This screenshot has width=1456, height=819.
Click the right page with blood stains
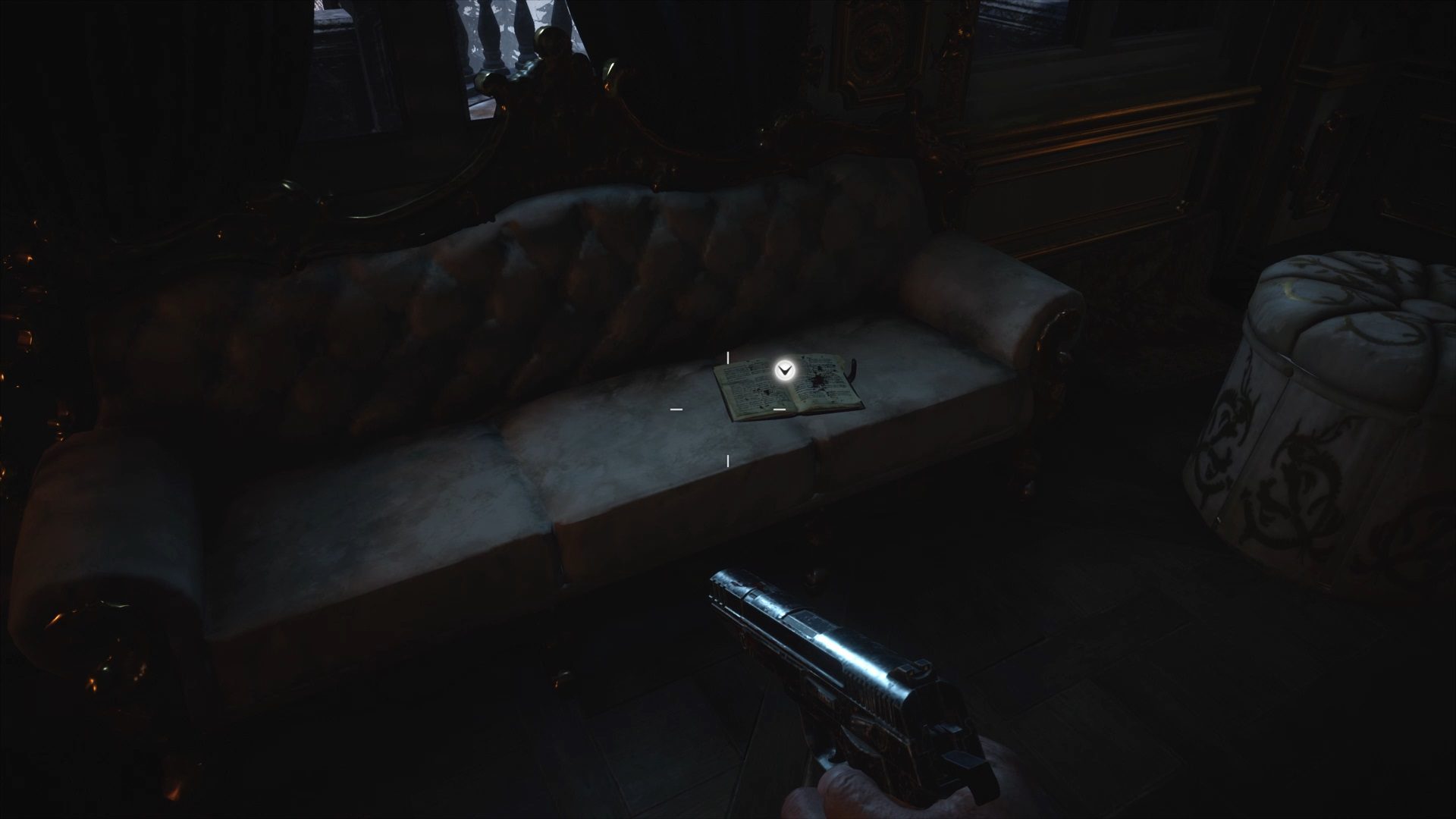(821, 379)
